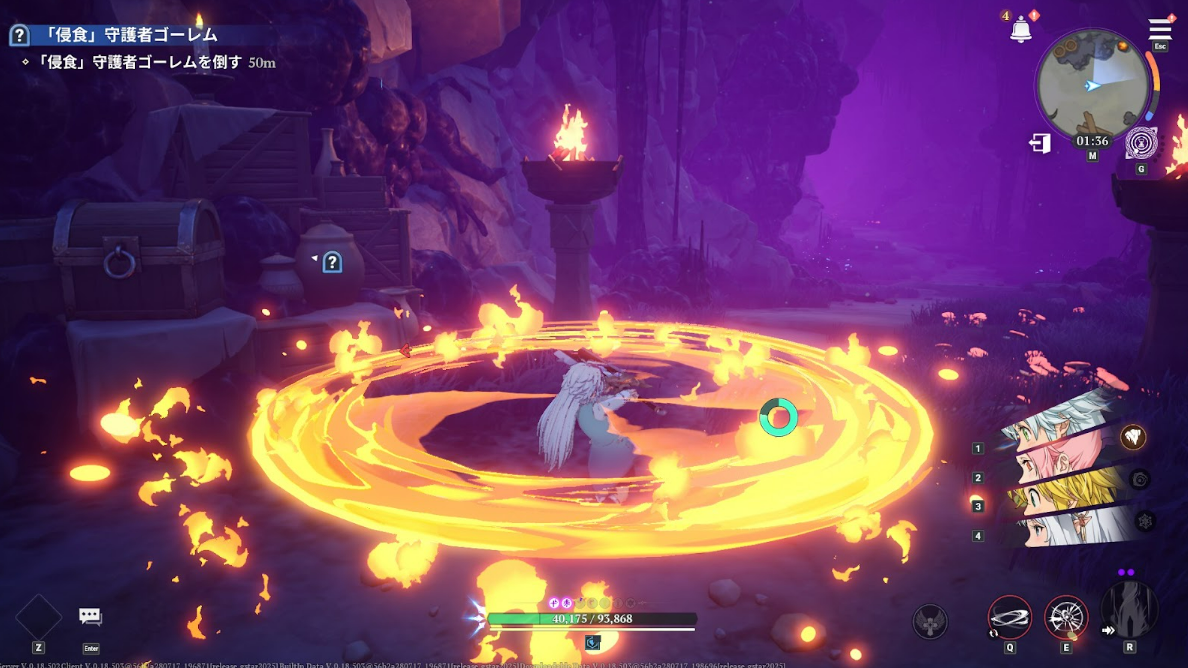Use the winged cross skill icon
1188x668 pixels.
930,621
